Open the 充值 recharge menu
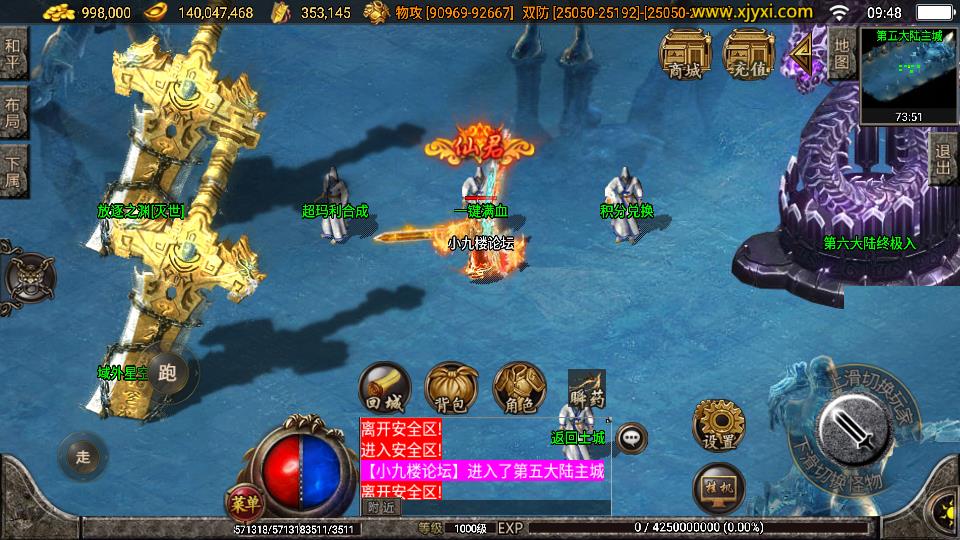 coord(748,53)
